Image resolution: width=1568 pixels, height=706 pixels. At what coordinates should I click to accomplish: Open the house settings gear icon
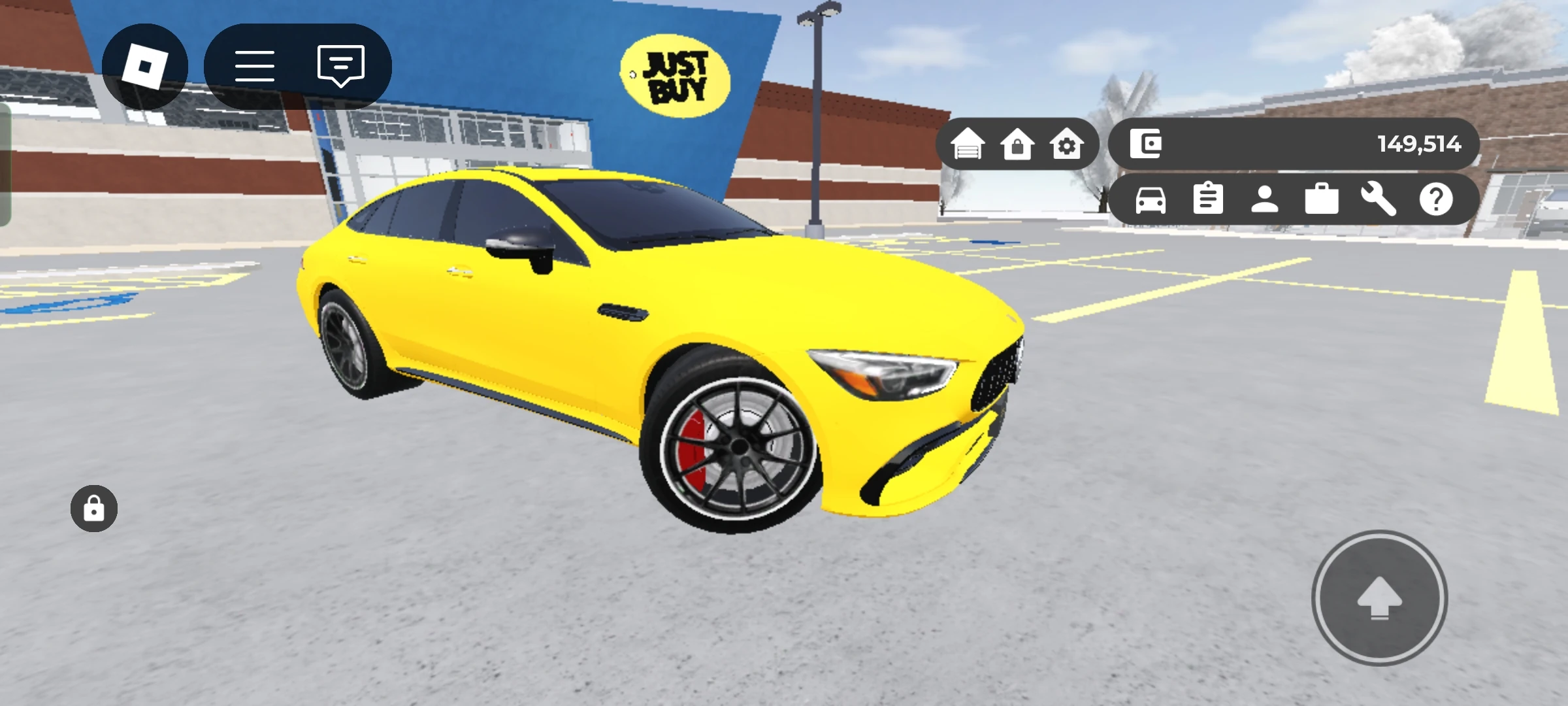(1066, 145)
